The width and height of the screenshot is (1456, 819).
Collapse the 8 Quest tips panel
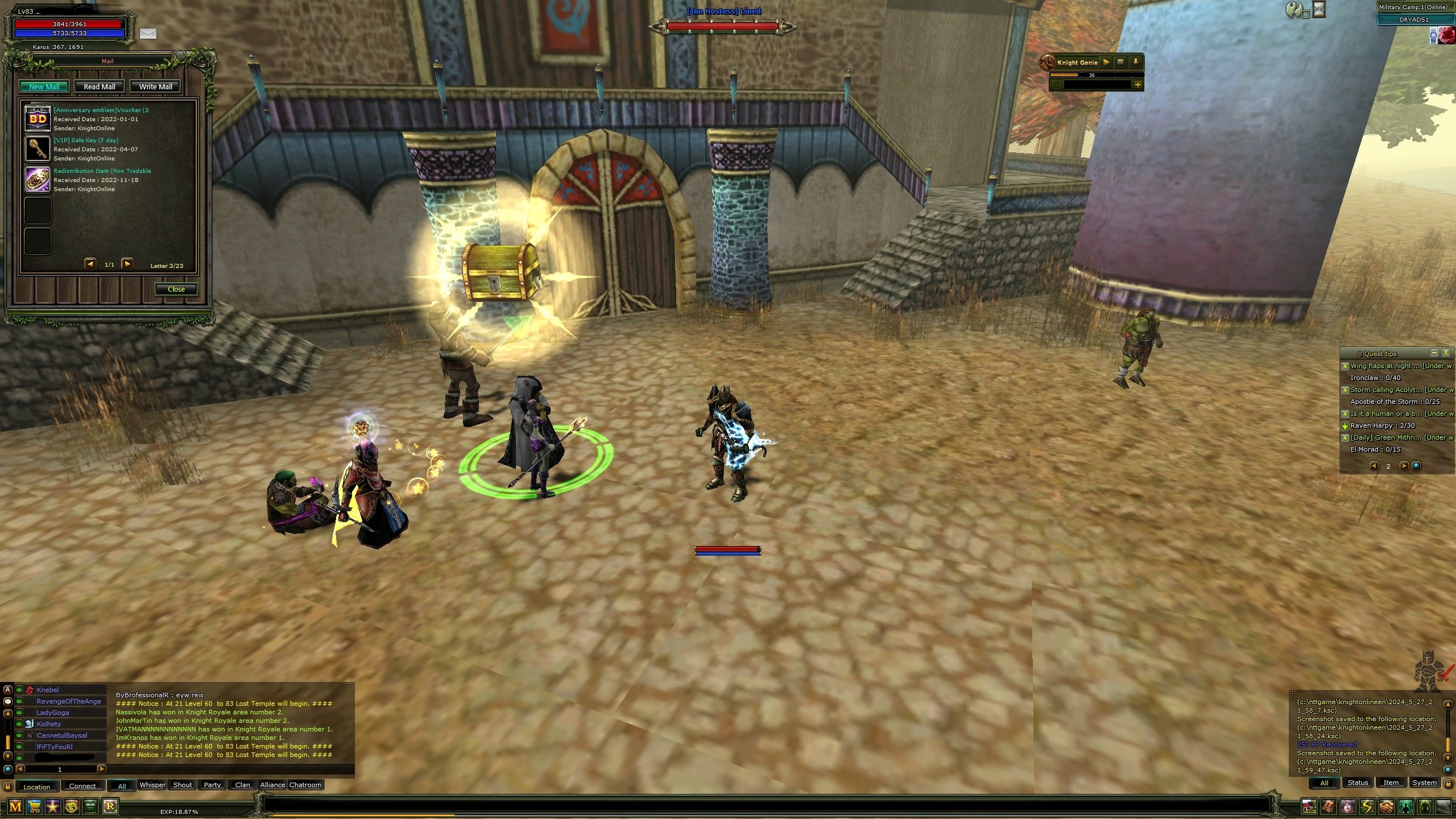click(x=1434, y=353)
